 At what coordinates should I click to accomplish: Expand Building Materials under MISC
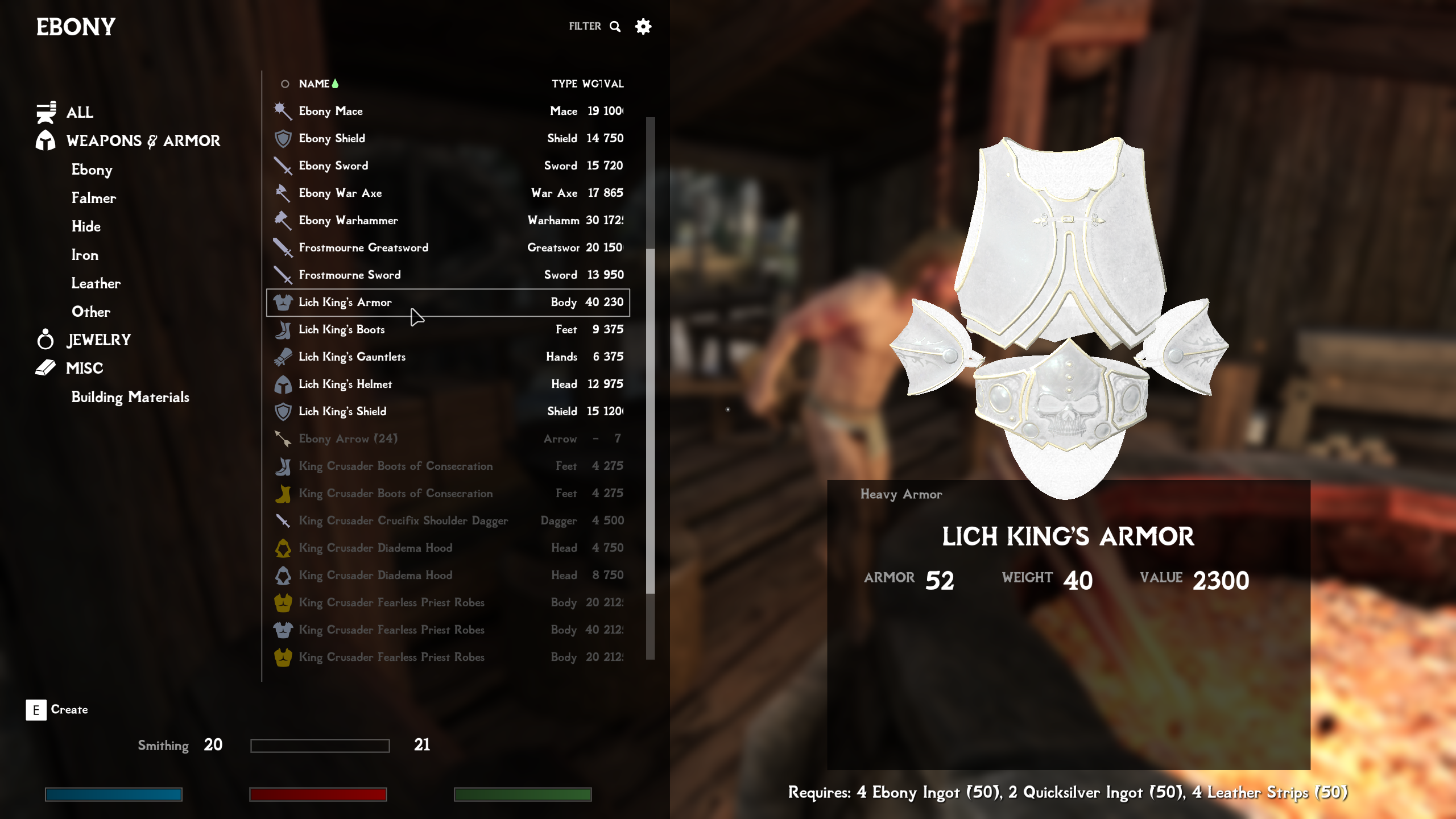click(130, 398)
